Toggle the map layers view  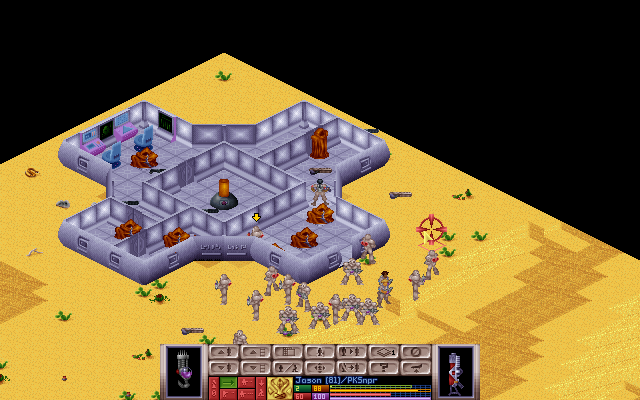click(x=382, y=352)
